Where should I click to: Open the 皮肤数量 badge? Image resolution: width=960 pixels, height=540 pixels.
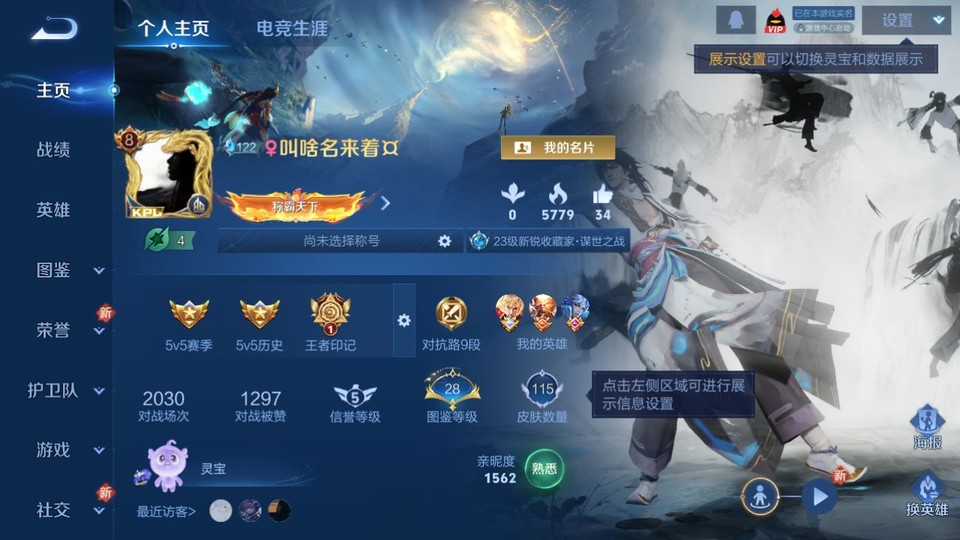[x=542, y=397]
